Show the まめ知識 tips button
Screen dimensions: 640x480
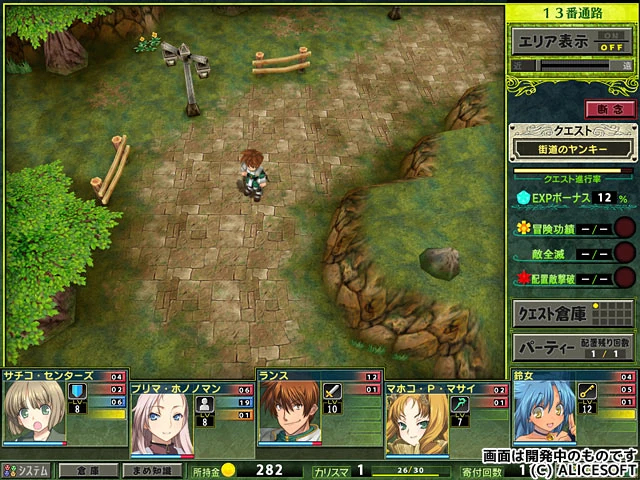pos(152,470)
